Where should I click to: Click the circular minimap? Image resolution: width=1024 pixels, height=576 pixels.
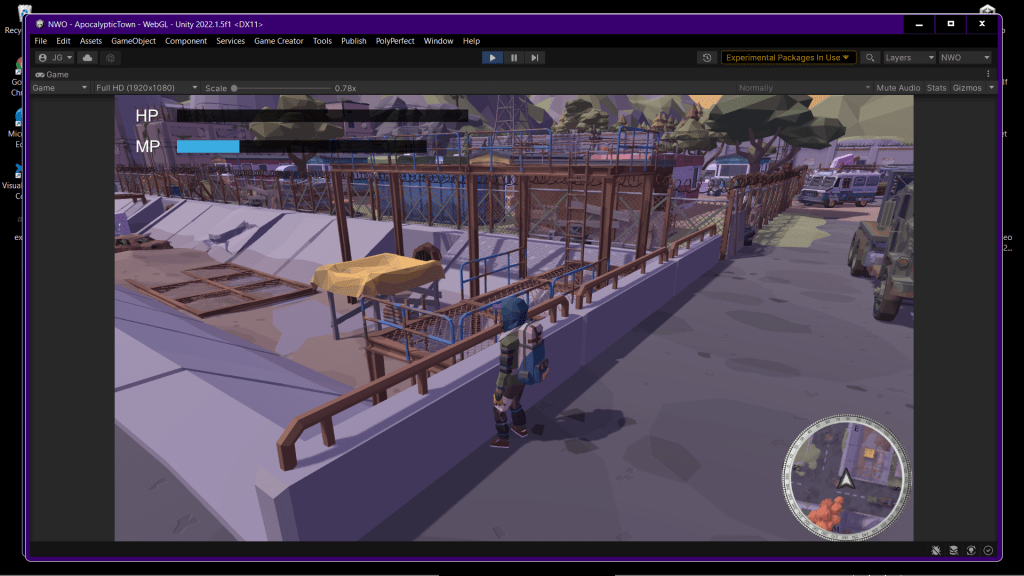point(846,474)
